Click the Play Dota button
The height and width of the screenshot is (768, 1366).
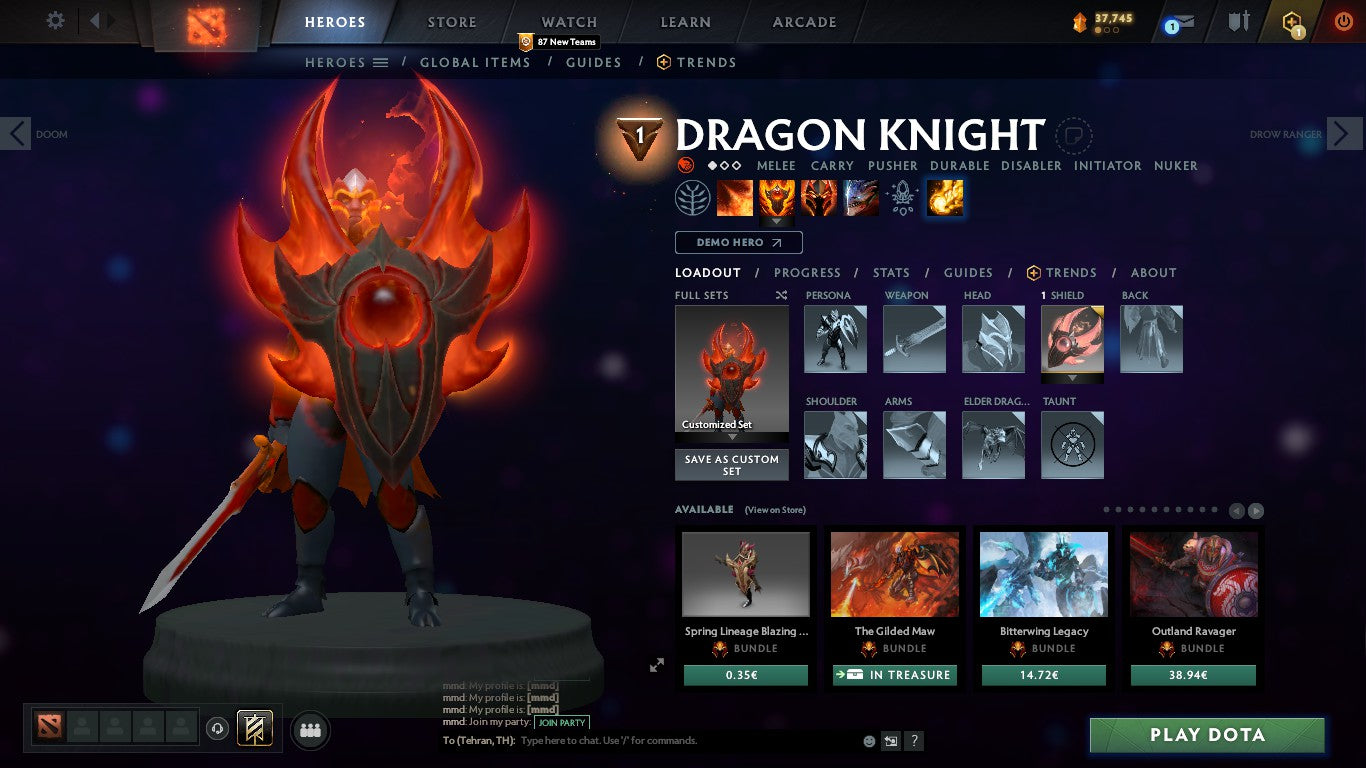tap(1207, 735)
